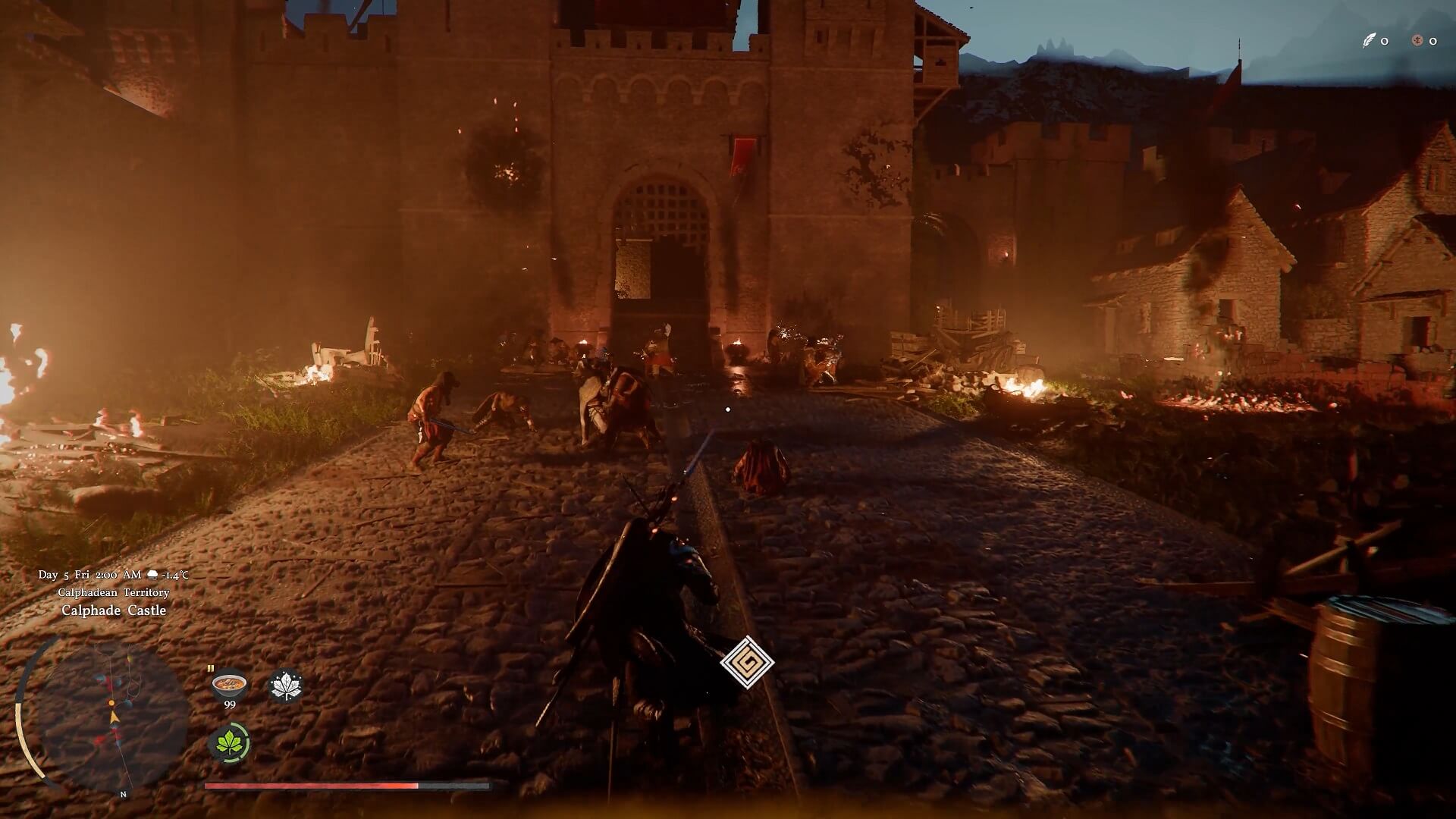The width and height of the screenshot is (1456, 819).
Task: Click the Day 5 Fri 2:00 AM time display
Action: click(x=89, y=575)
